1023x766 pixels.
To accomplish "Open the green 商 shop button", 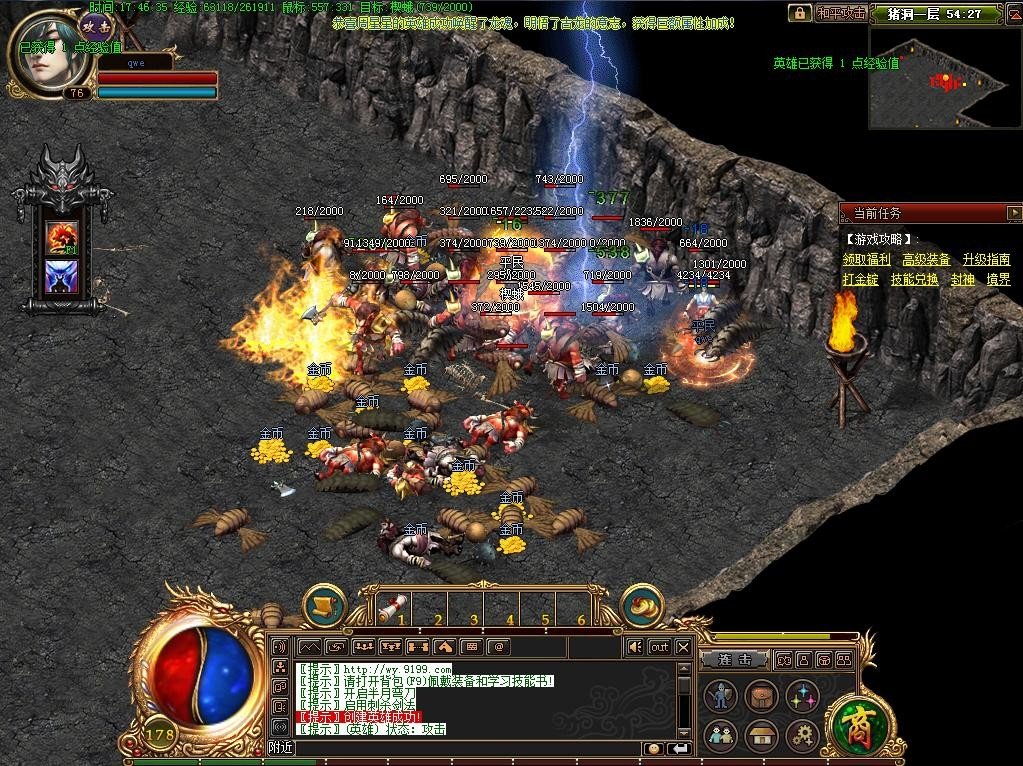I will pyautogui.click(x=857, y=722).
